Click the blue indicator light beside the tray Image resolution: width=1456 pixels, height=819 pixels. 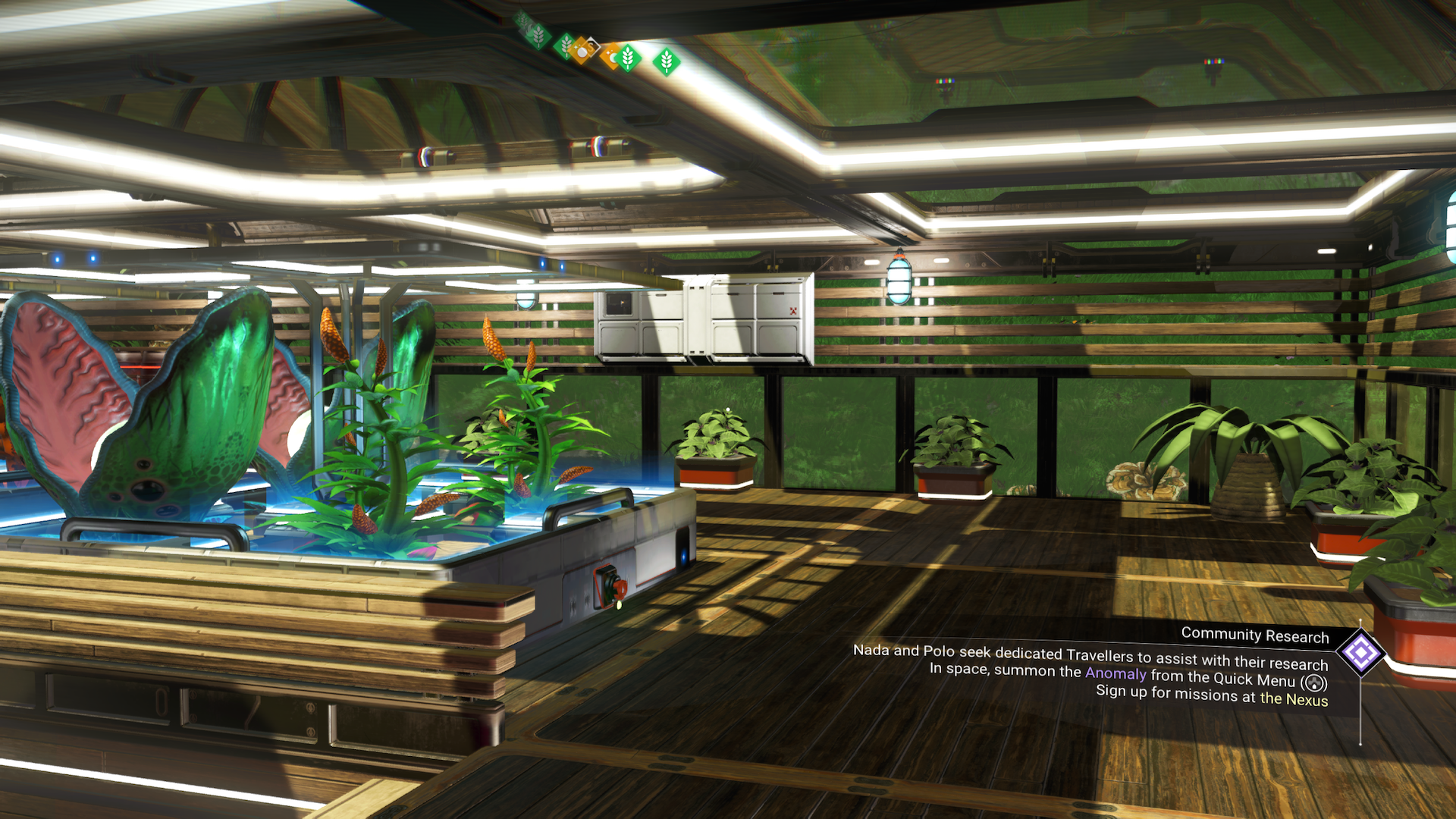pyautogui.click(x=683, y=556)
